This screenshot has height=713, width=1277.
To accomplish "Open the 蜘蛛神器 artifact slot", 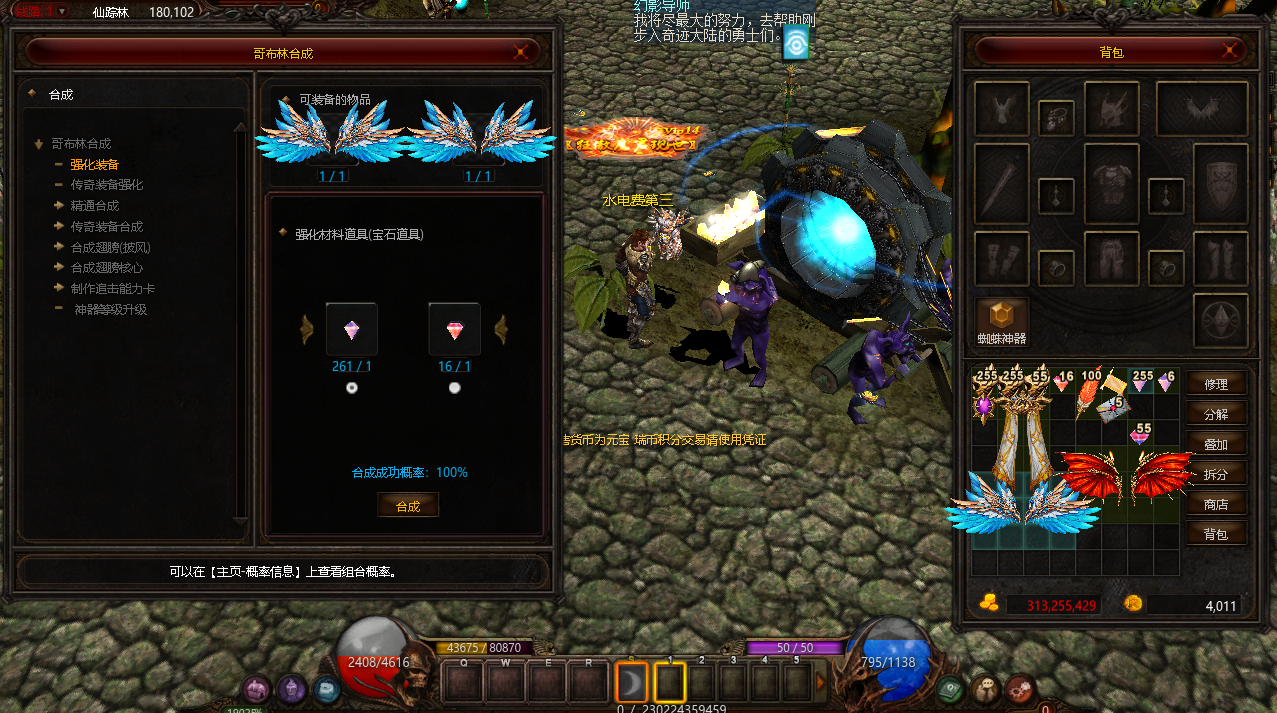I will tap(1002, 320).
